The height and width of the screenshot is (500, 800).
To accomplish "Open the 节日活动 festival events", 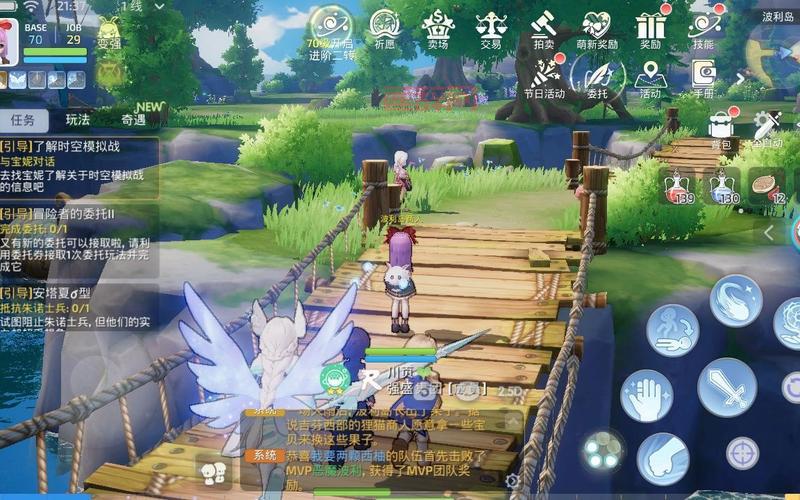I will pos(546,78).
